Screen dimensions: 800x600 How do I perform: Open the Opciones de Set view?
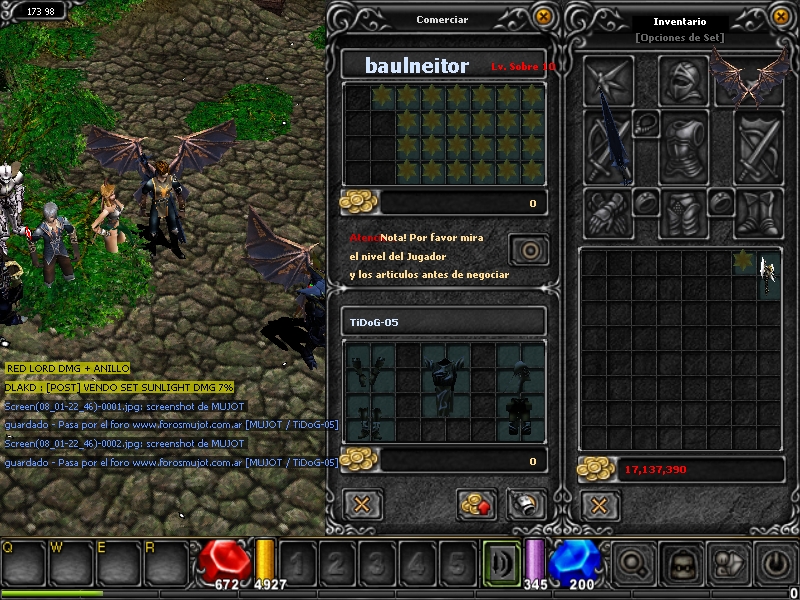pyautogui.click(x=679, y=38)
